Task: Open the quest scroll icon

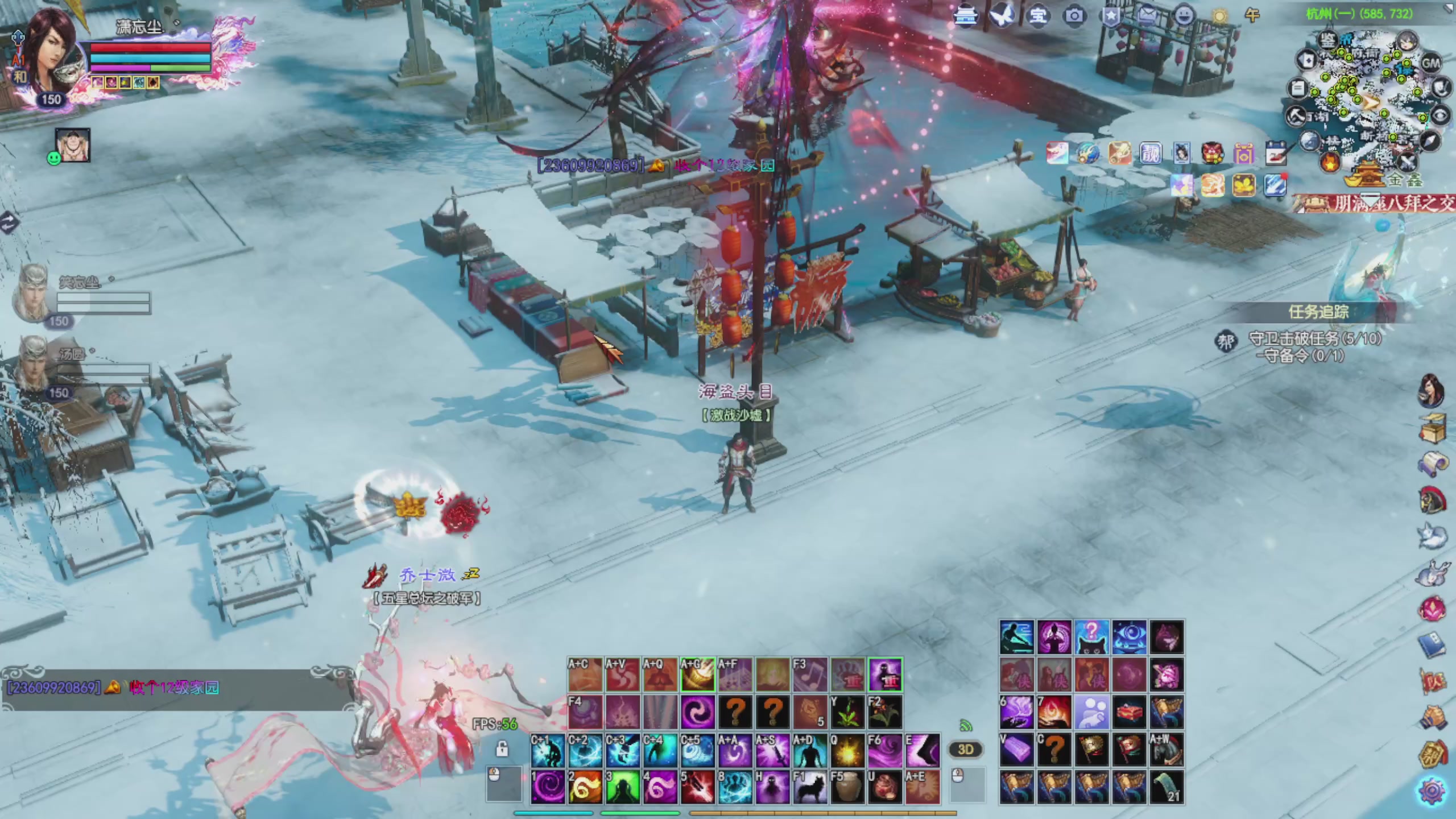Action: click(1432, 465)
